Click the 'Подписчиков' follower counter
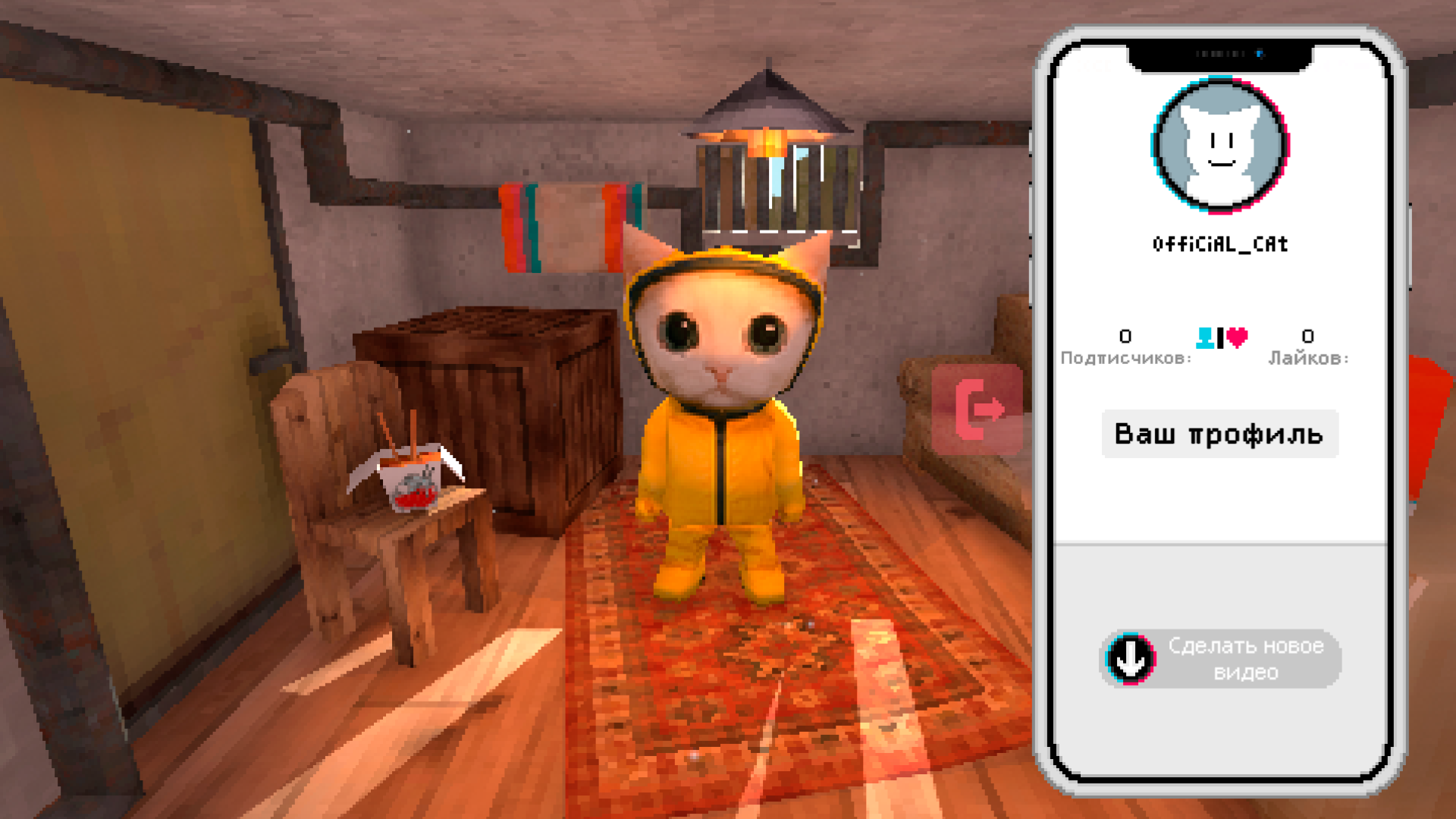Viewport: 1456px width, 819px height. [x=1125, y=349]
